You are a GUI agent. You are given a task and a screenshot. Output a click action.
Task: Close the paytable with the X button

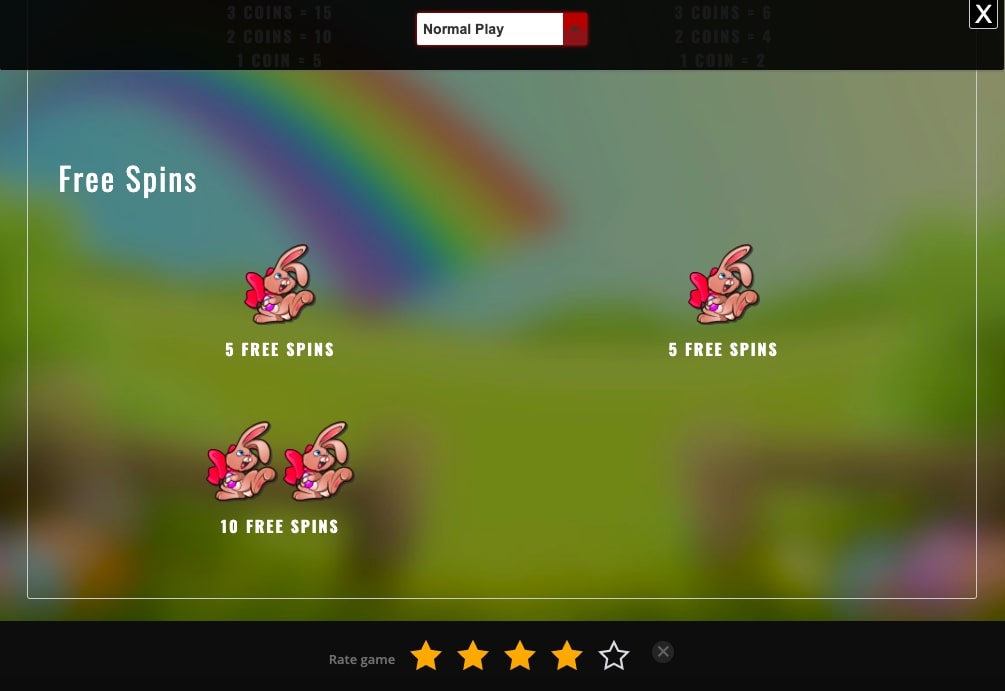click(x=983, y=14)
